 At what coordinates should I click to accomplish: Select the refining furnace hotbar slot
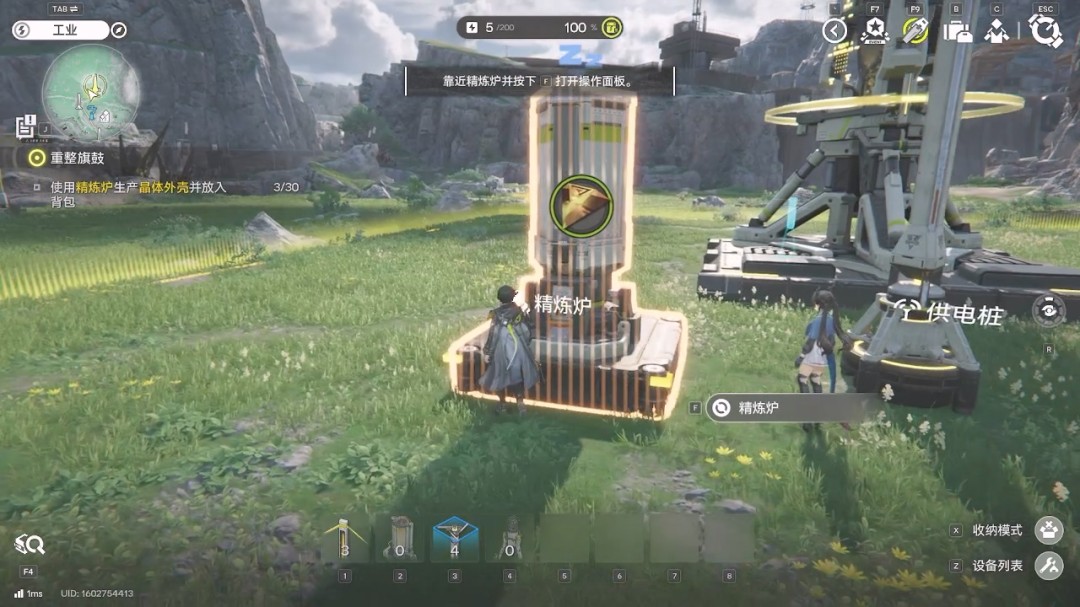[400, 539]
